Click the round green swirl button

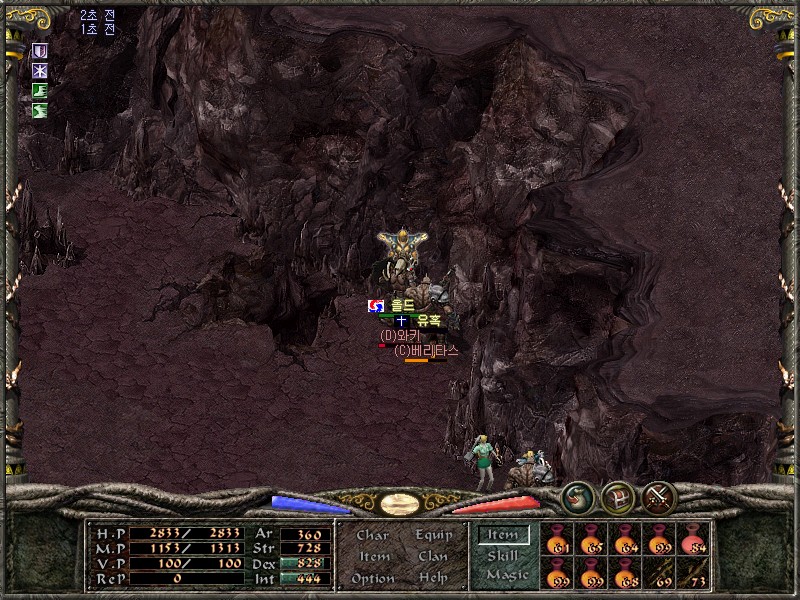[x=576, y=497]
